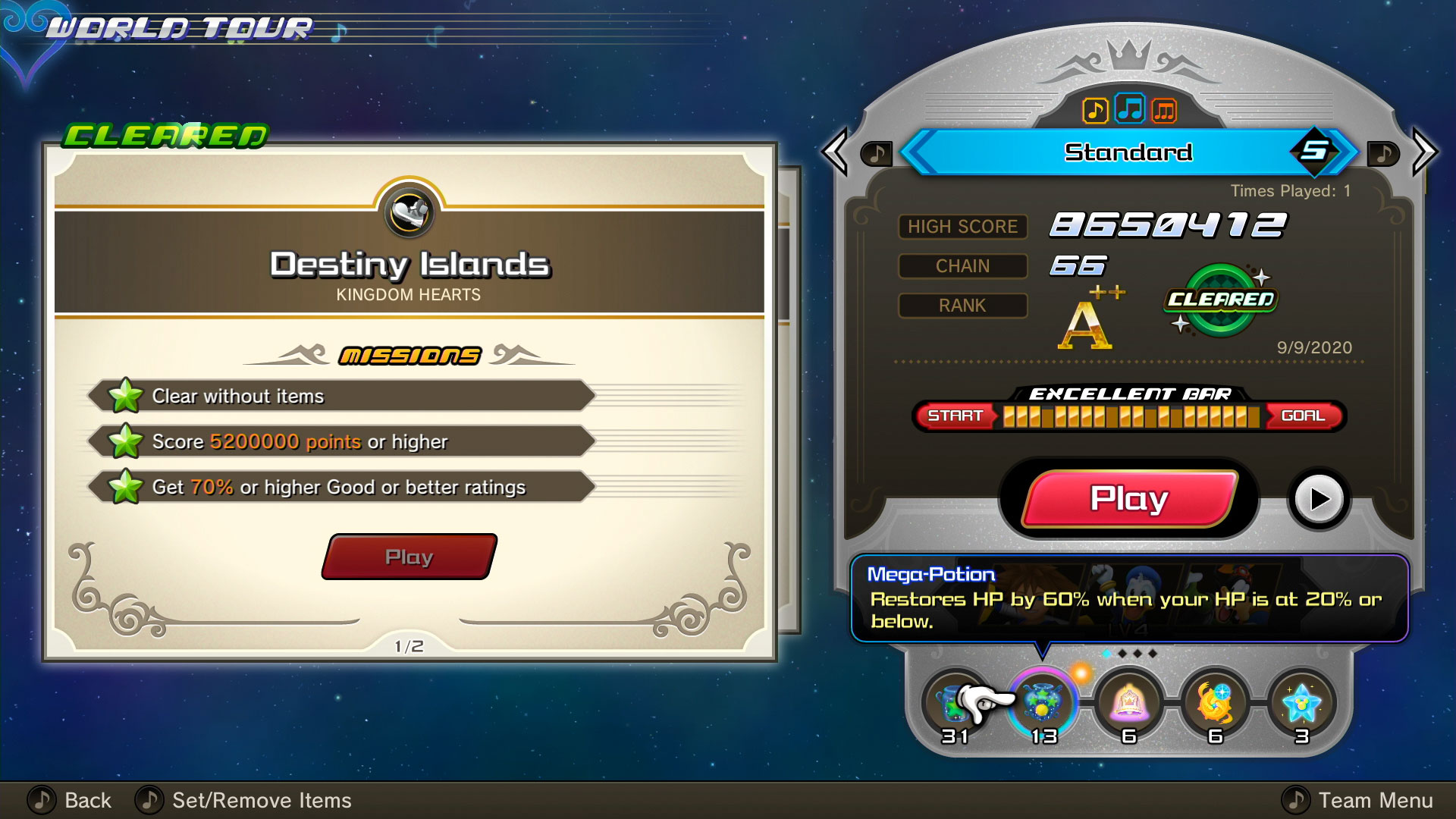This screenshot has height=819, width=1456.
Task: Start the song with the bright red Play button
Action: [x=1128, y=499]
